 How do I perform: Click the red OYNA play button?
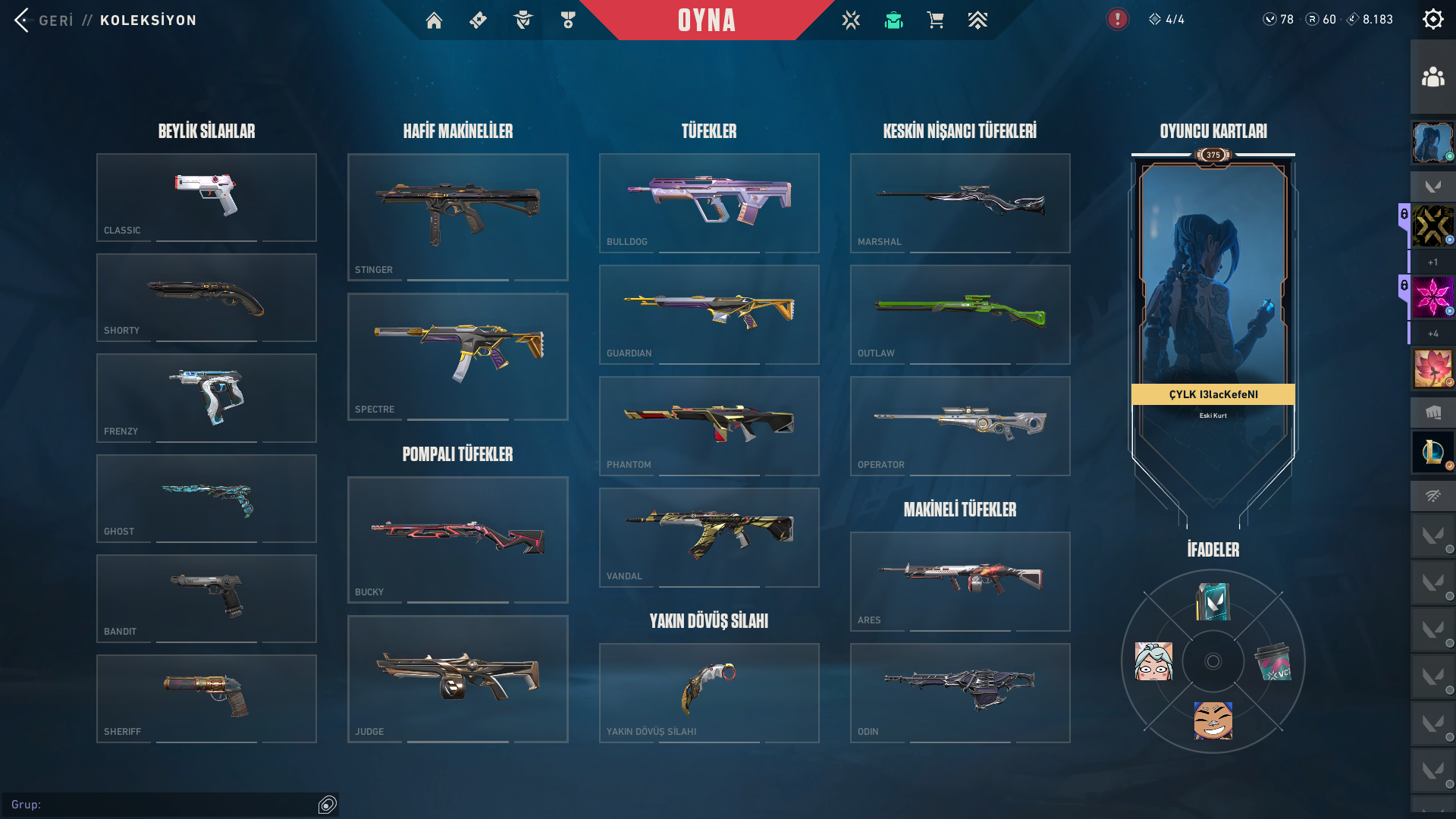coord(706,20)
